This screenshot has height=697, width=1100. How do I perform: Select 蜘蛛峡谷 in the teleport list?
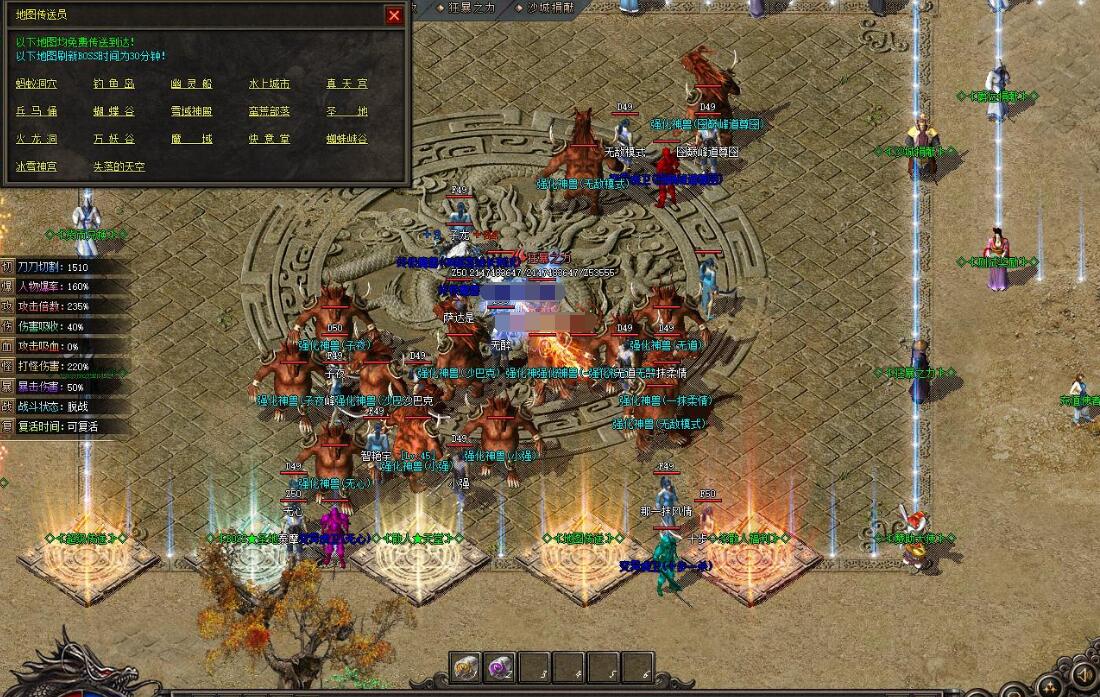pos(346,139)
